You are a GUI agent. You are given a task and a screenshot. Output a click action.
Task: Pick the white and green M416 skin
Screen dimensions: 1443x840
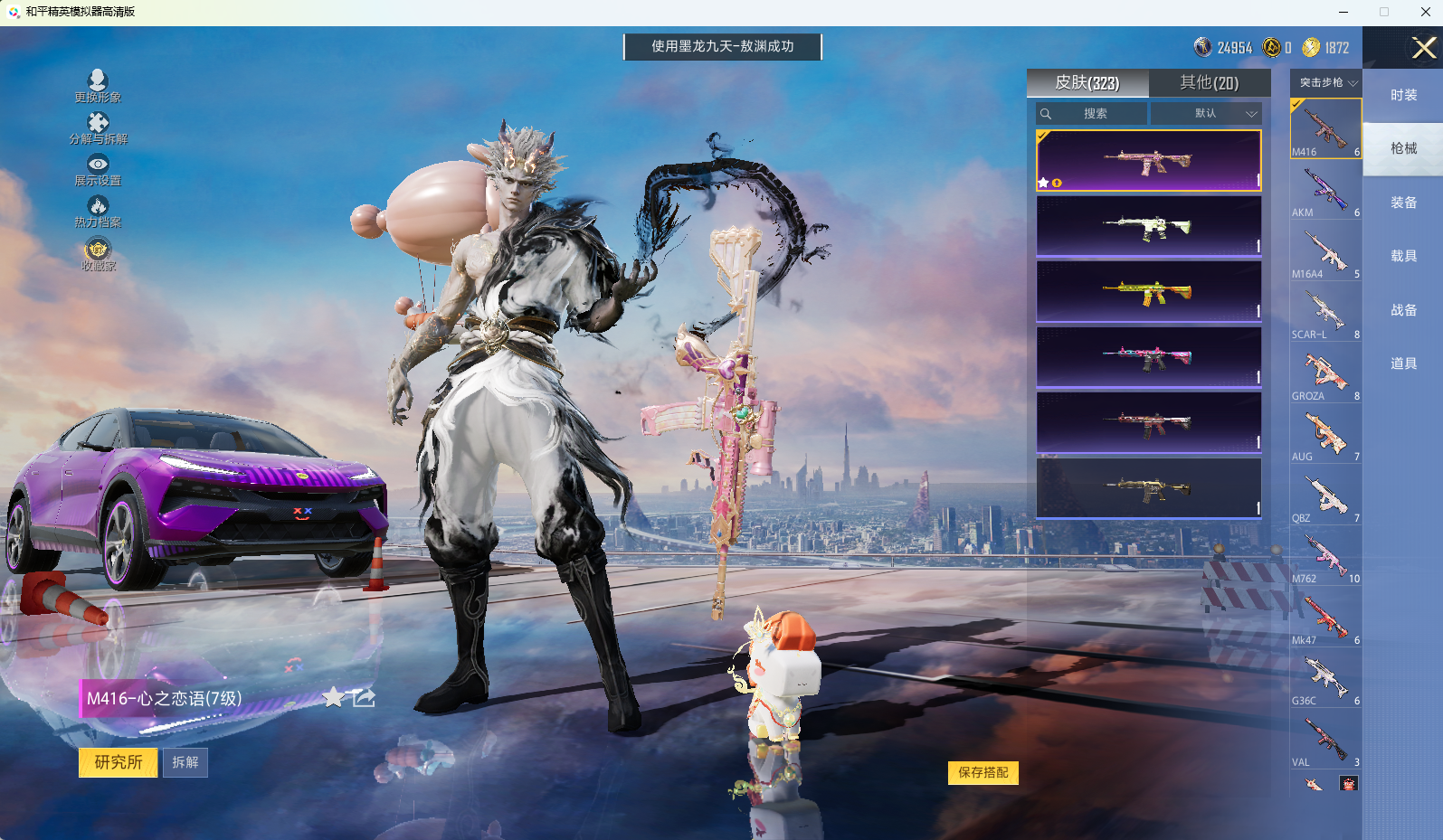point(1148,227)
